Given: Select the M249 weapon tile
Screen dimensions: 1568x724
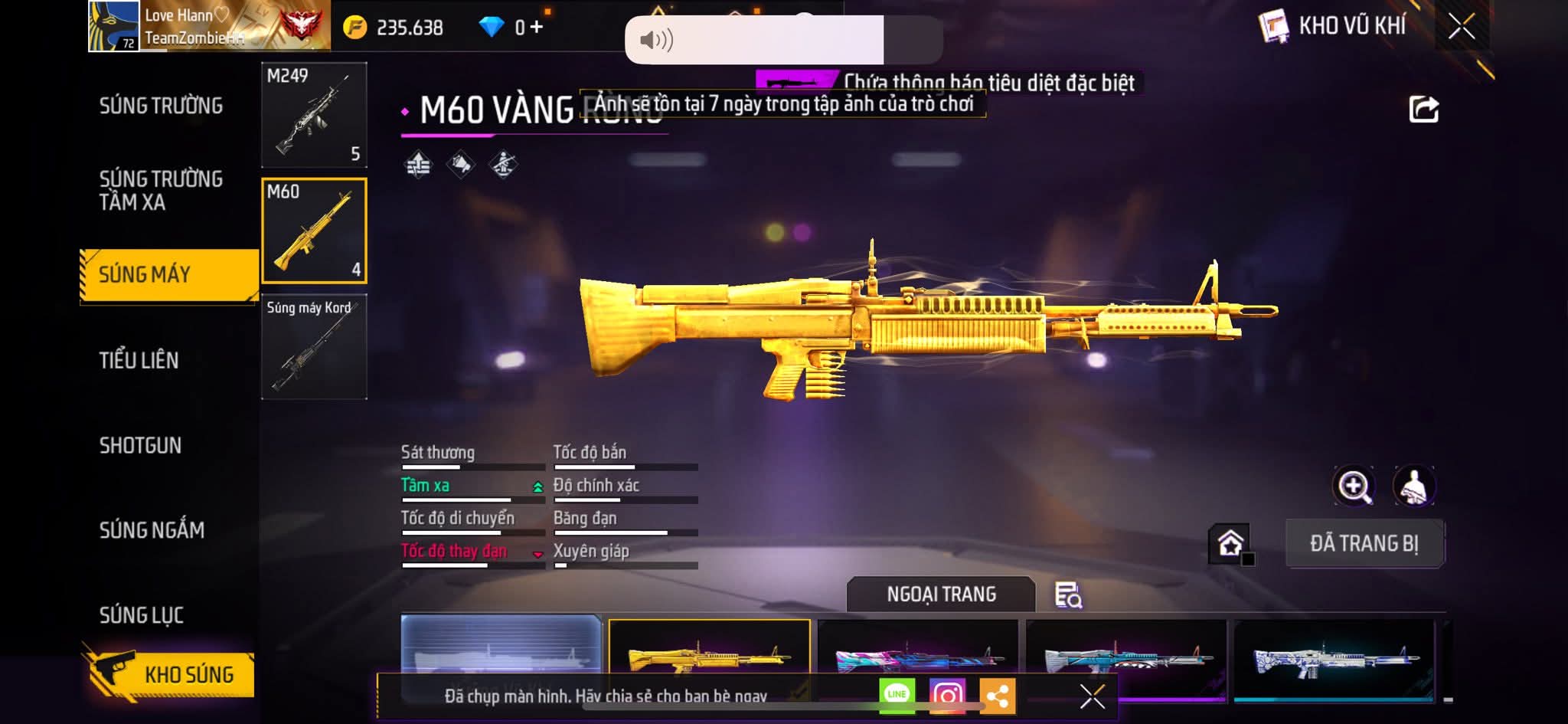Looking at the screenshot, I should (314, 115).
